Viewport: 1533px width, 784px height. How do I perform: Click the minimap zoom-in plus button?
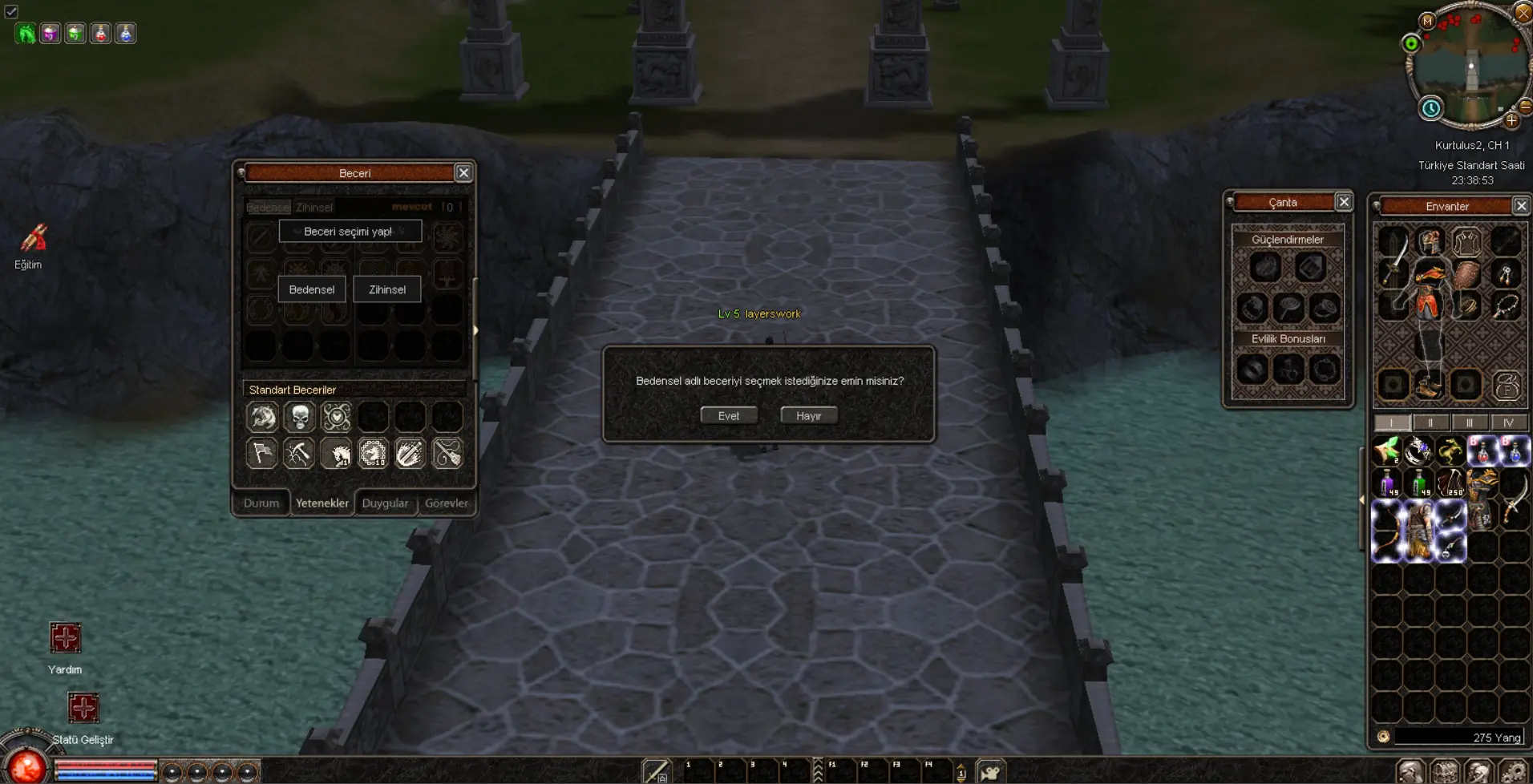1511,121
